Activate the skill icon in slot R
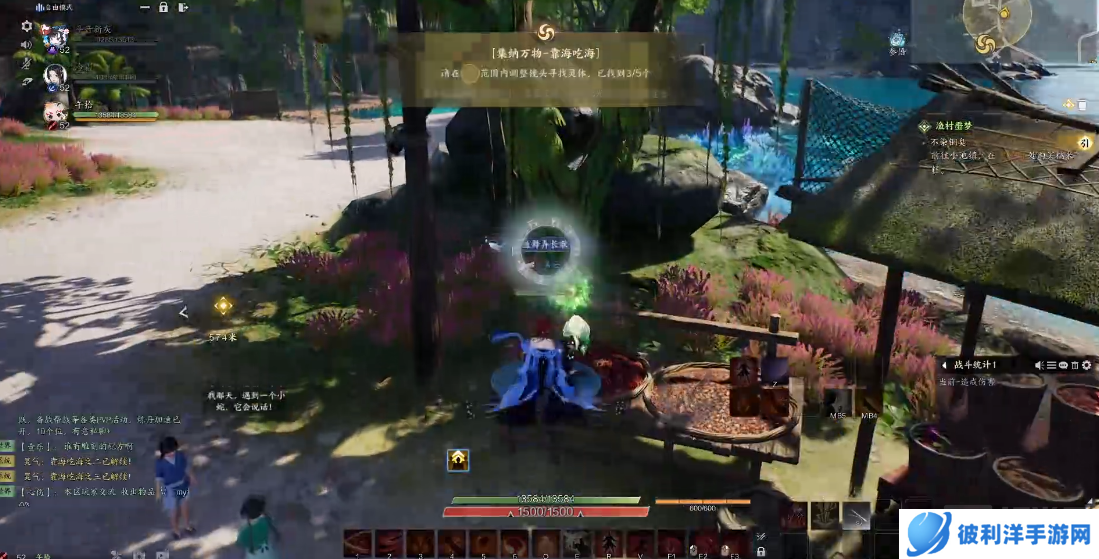The width and height of the screenshot is (1099, 559). [606, 542]
